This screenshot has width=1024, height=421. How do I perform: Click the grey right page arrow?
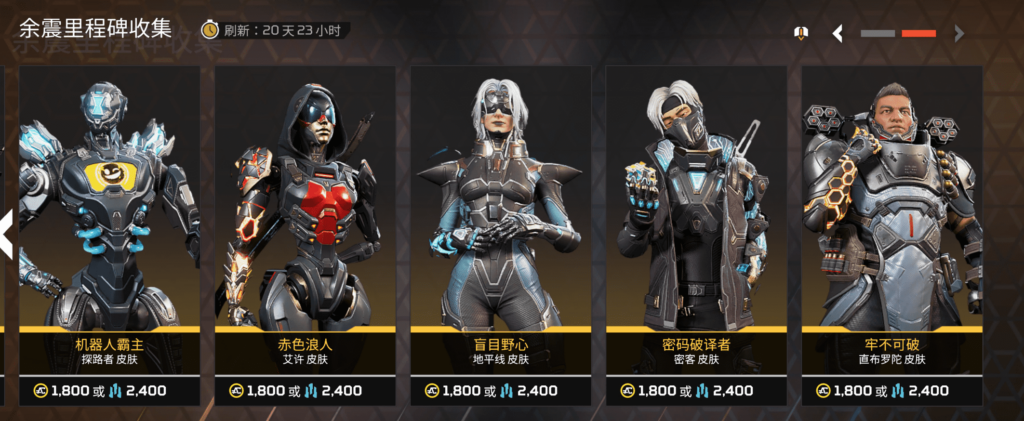(x=959, y=34)
